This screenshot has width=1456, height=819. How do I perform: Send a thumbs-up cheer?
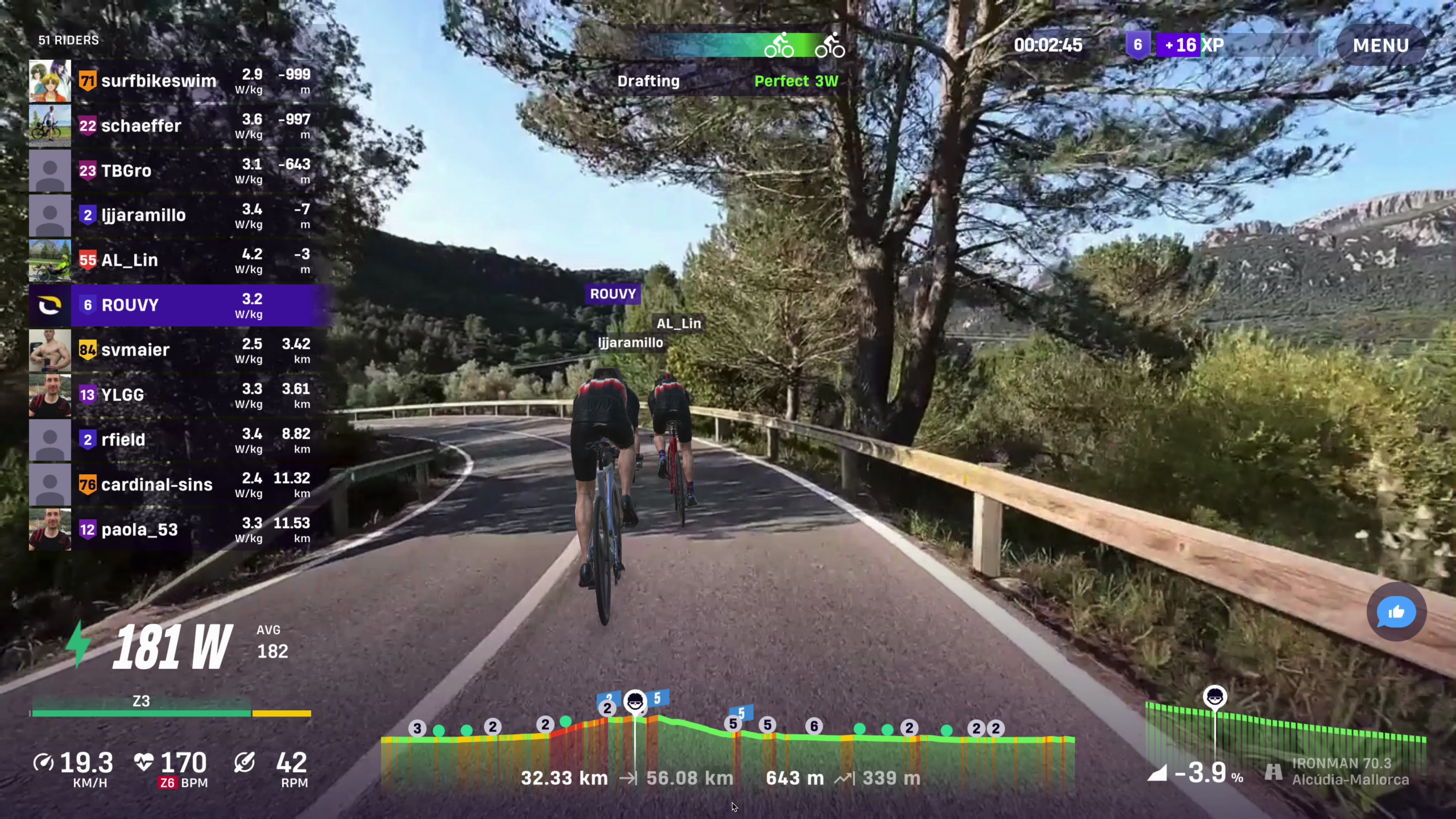[x=1396, y=612]
